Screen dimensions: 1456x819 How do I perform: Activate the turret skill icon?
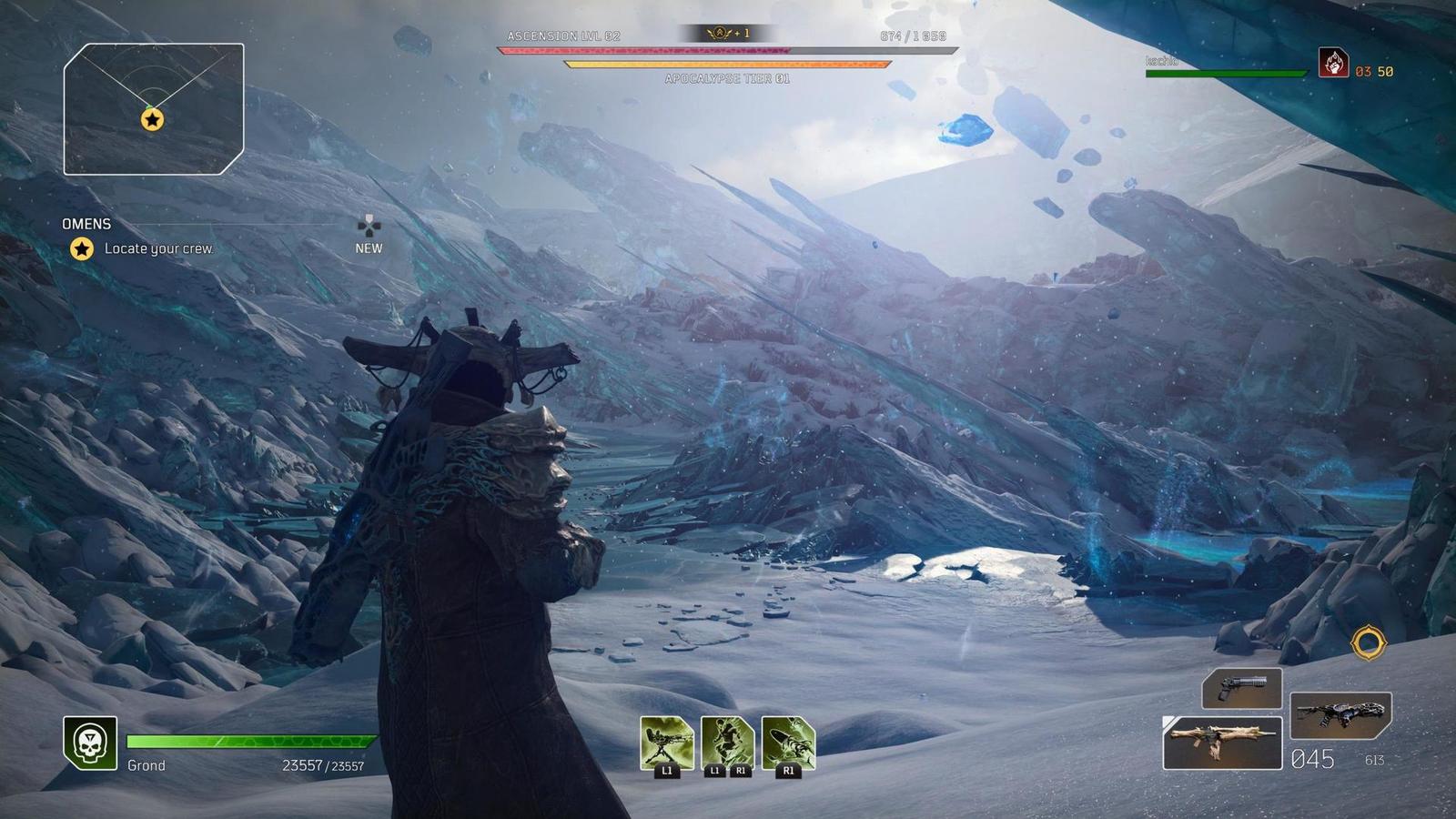tap(666, 742)
